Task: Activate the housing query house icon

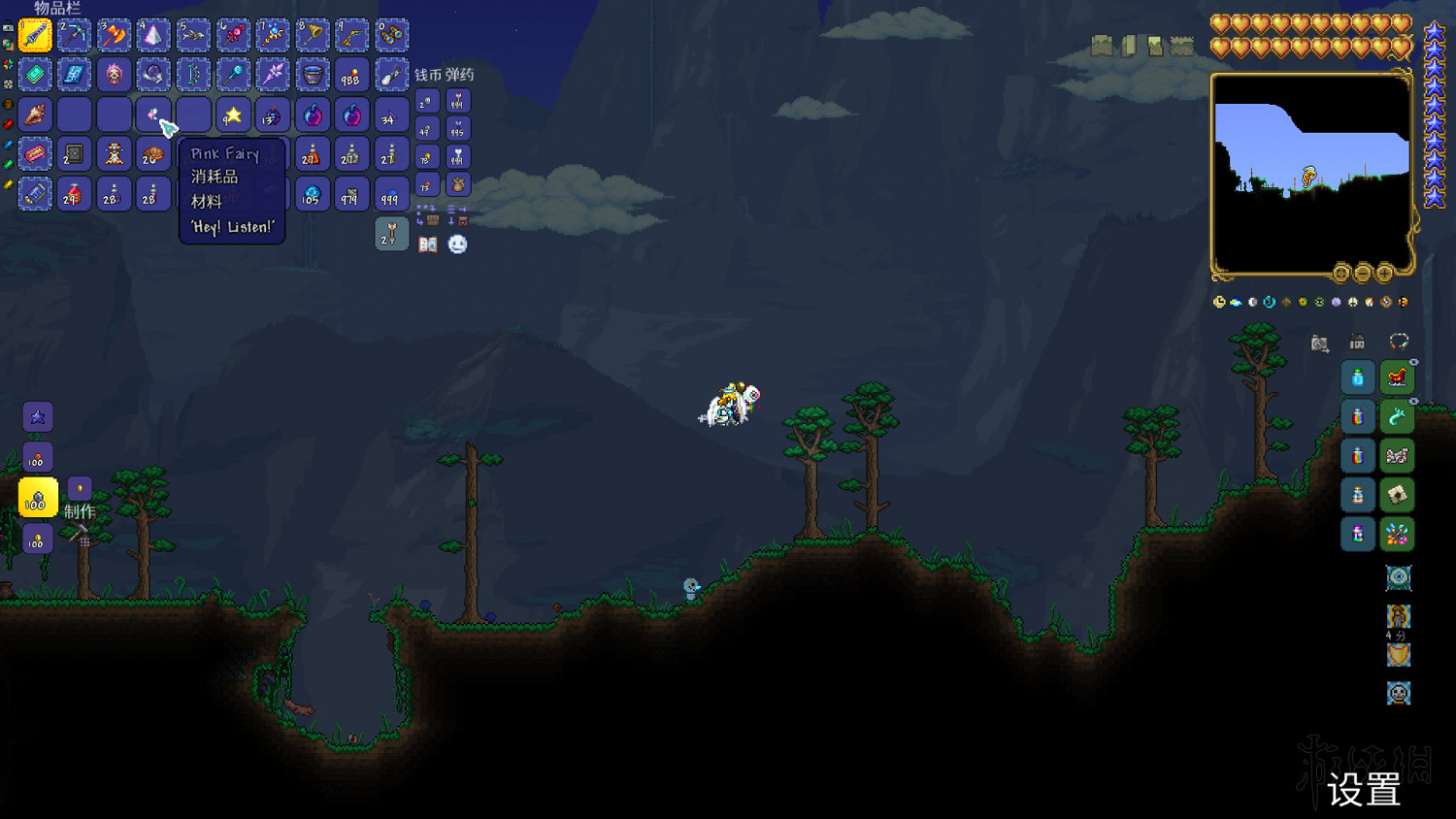Action: pyautogui.click(x=1356, y=343)
